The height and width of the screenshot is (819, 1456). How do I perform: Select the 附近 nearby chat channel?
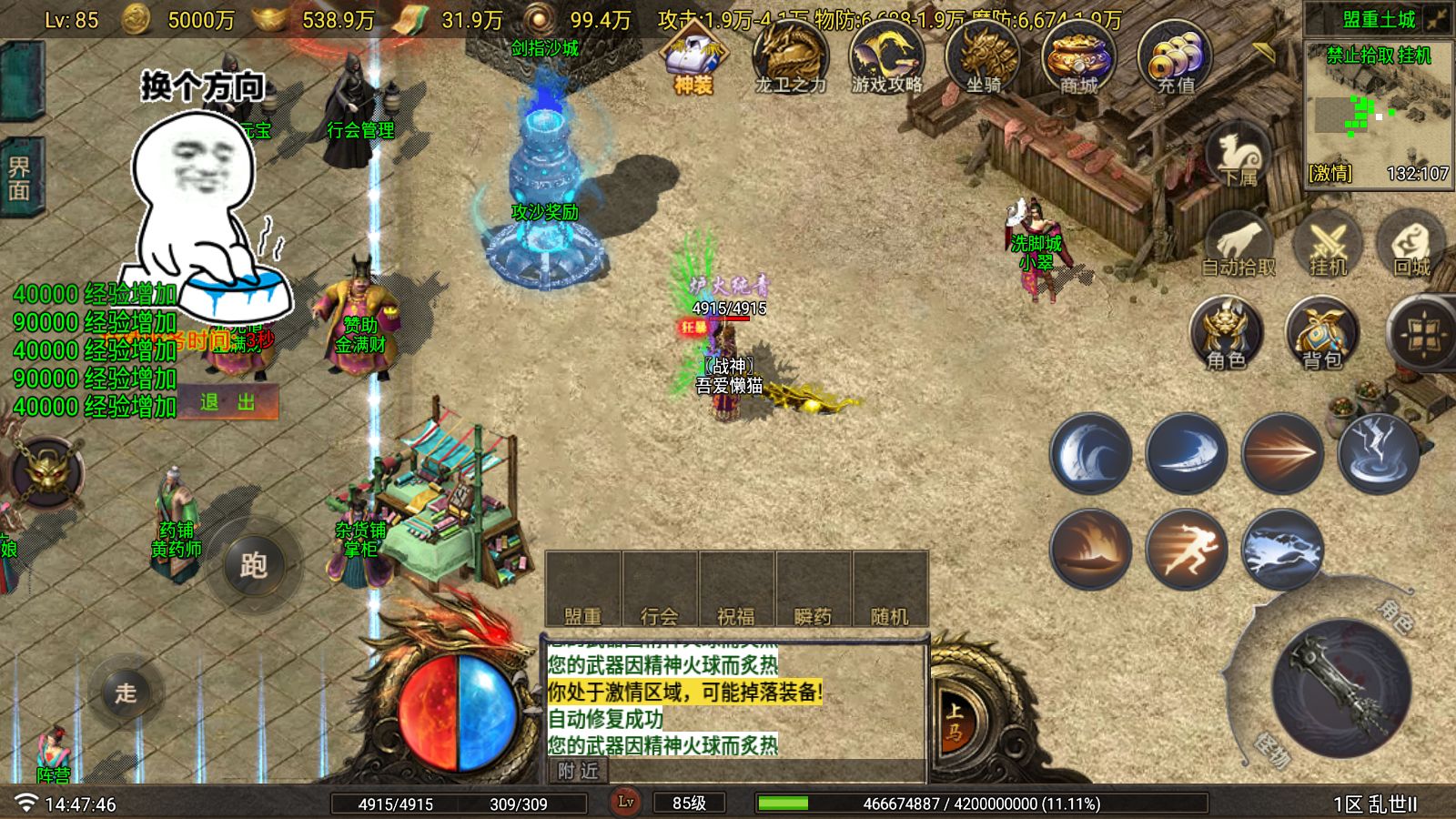pos(579,771)
